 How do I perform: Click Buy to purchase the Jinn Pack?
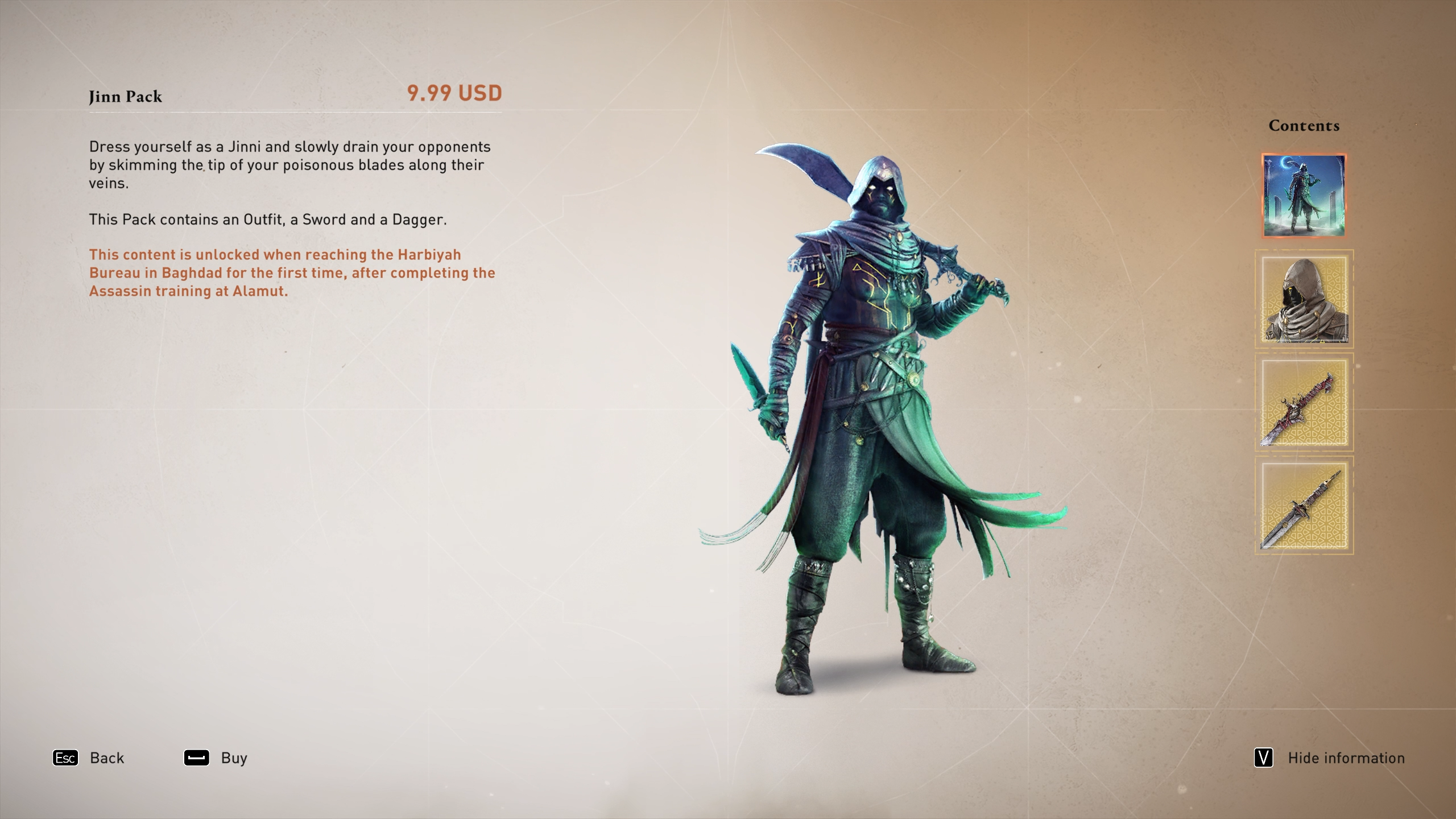pos(231,758)
